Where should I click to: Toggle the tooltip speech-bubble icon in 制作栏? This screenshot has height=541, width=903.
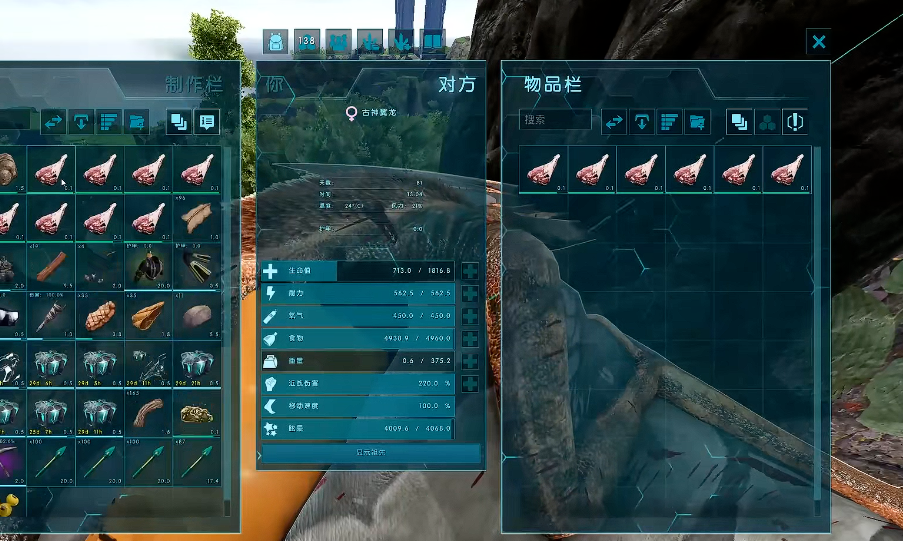pos(207,122)
